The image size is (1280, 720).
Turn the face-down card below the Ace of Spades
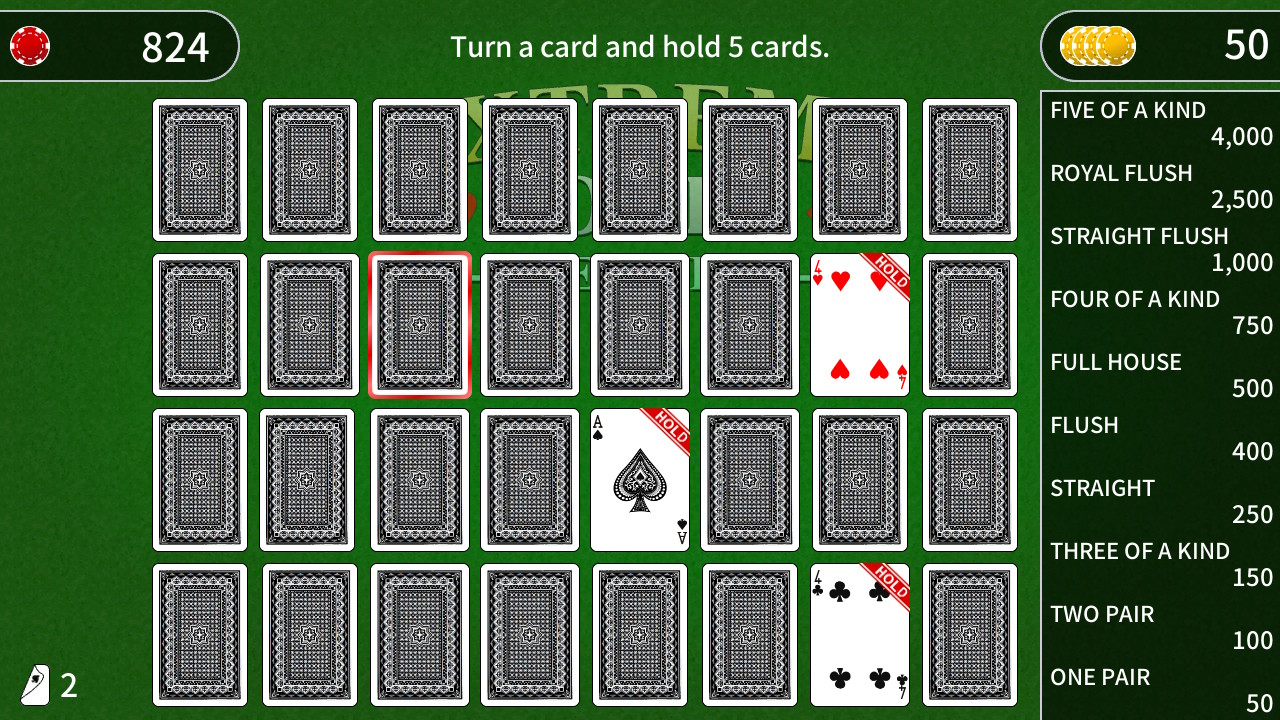[x=639, y=633]
